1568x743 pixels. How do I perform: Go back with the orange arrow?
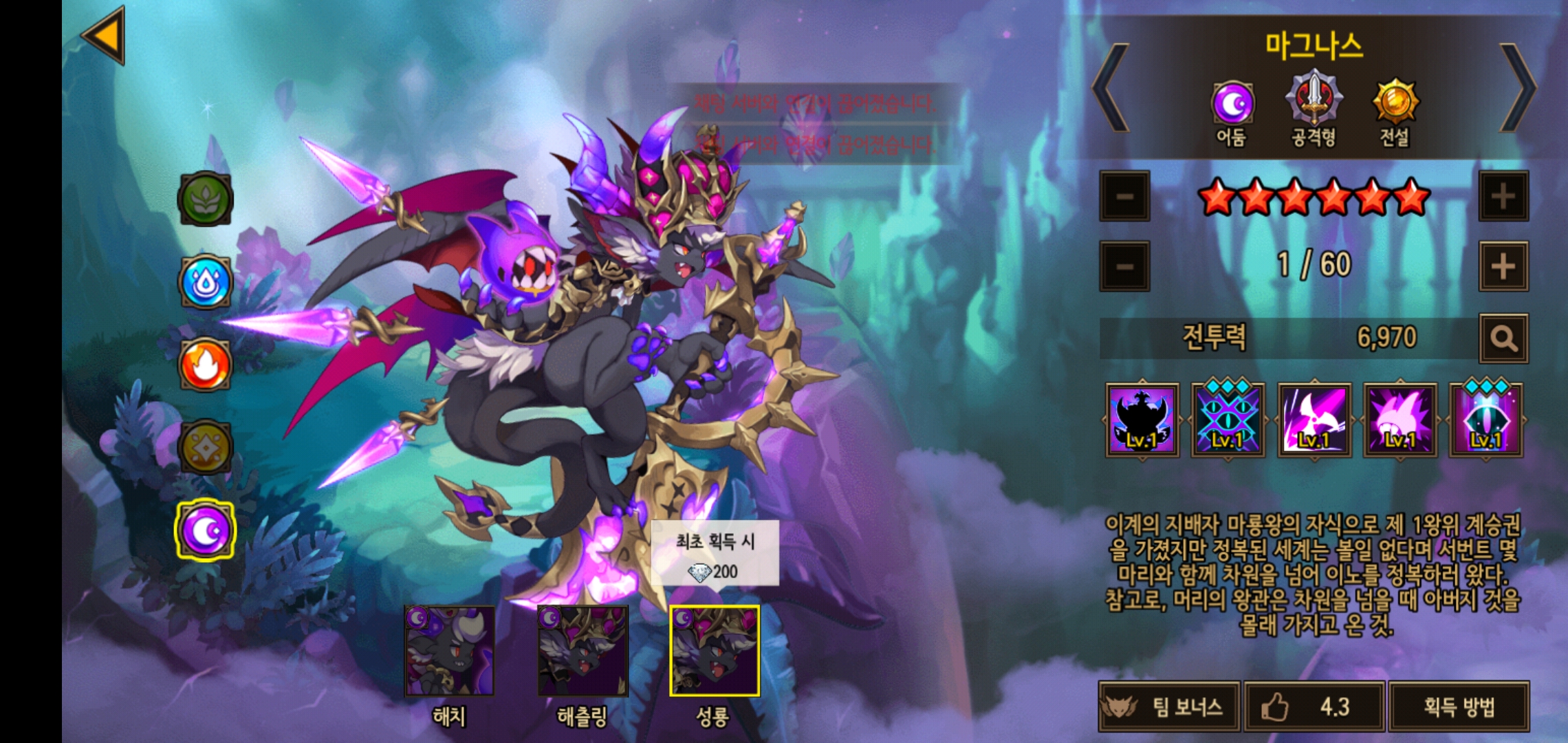click(105, 36)
